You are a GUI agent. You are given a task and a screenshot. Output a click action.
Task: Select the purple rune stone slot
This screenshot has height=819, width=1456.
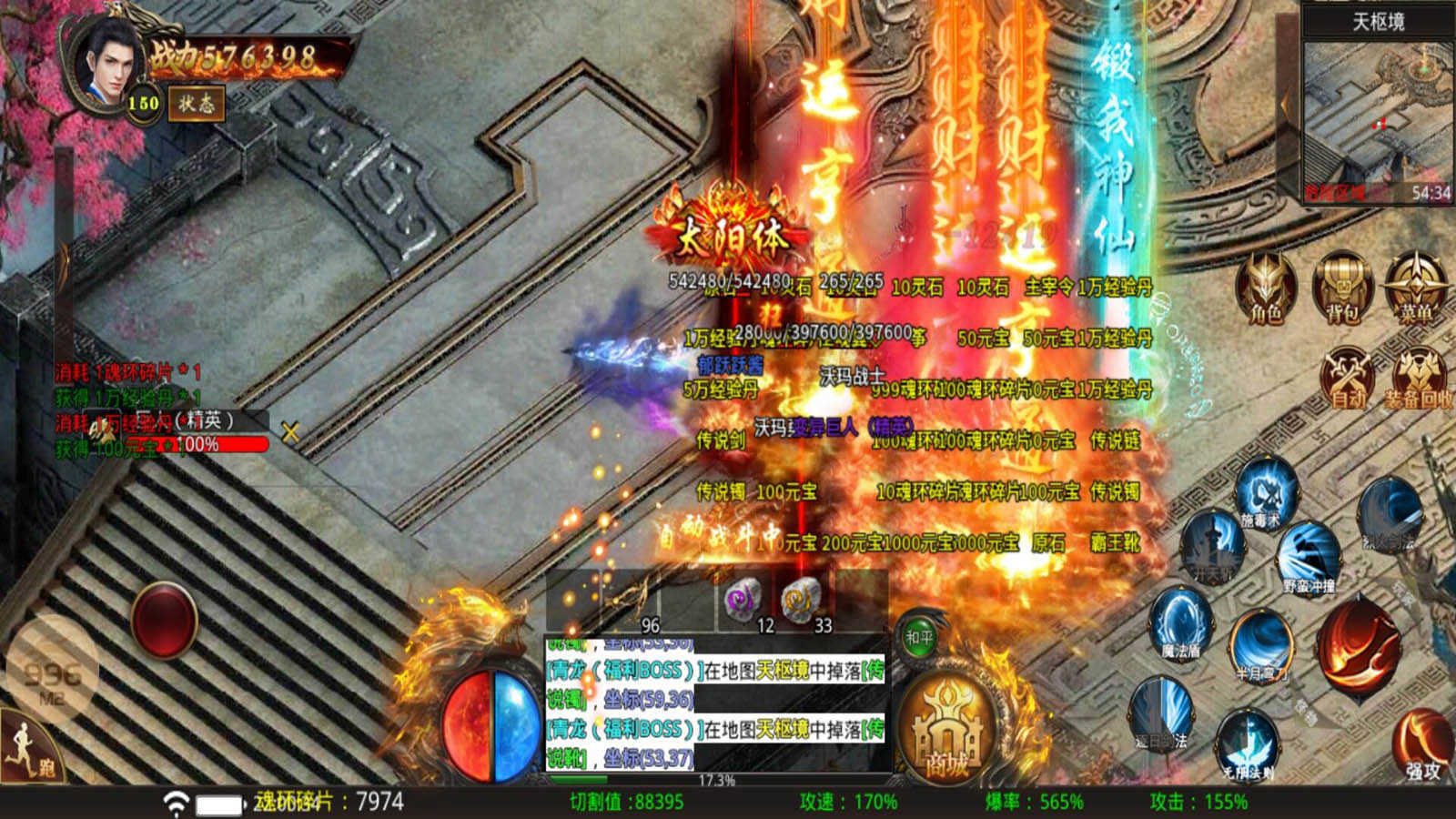pos(743,600)
